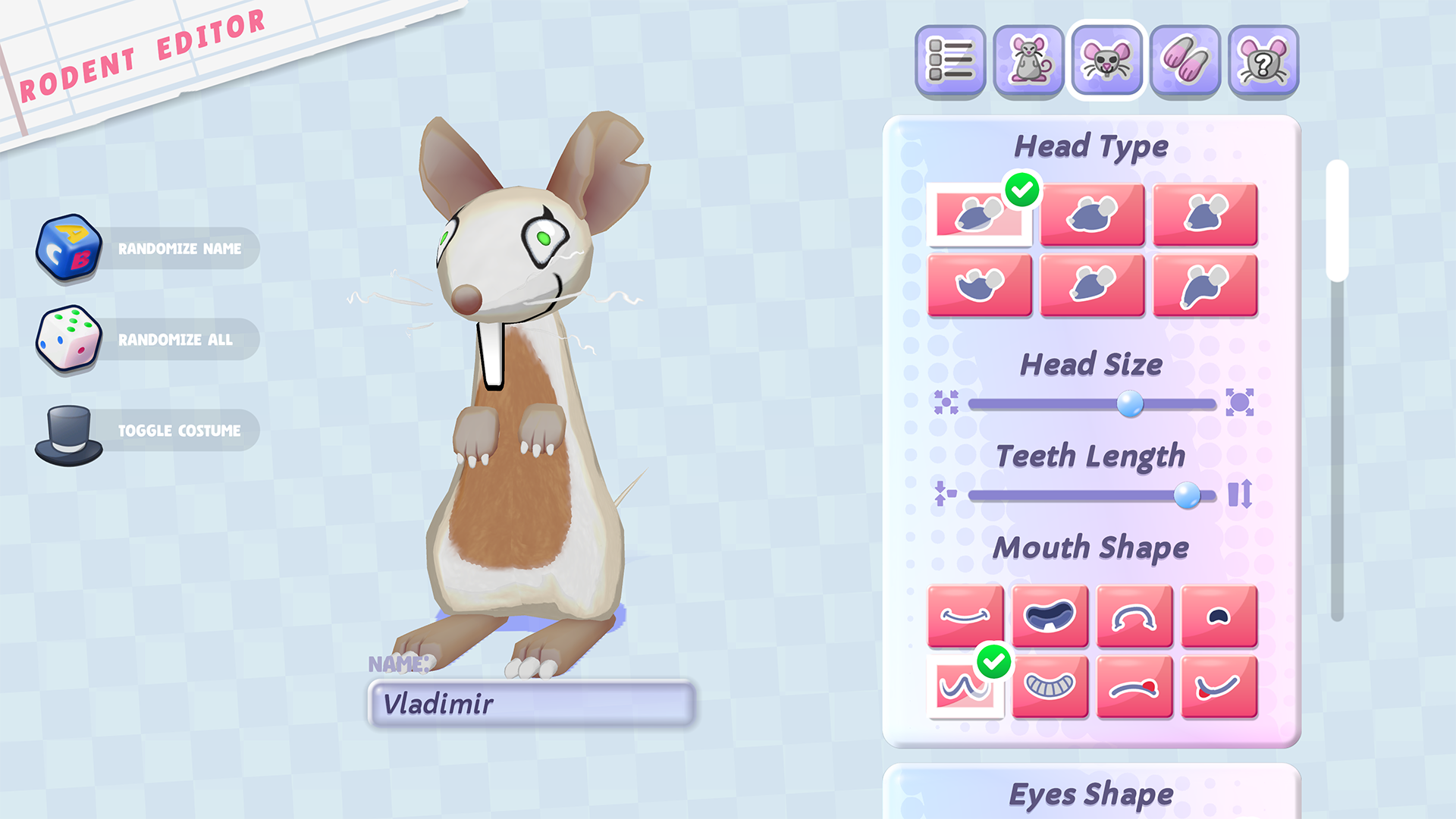Screen dimensions: 1456x819
Task: Choose the open mouth with tooth shape
Action: point(1050,616)
